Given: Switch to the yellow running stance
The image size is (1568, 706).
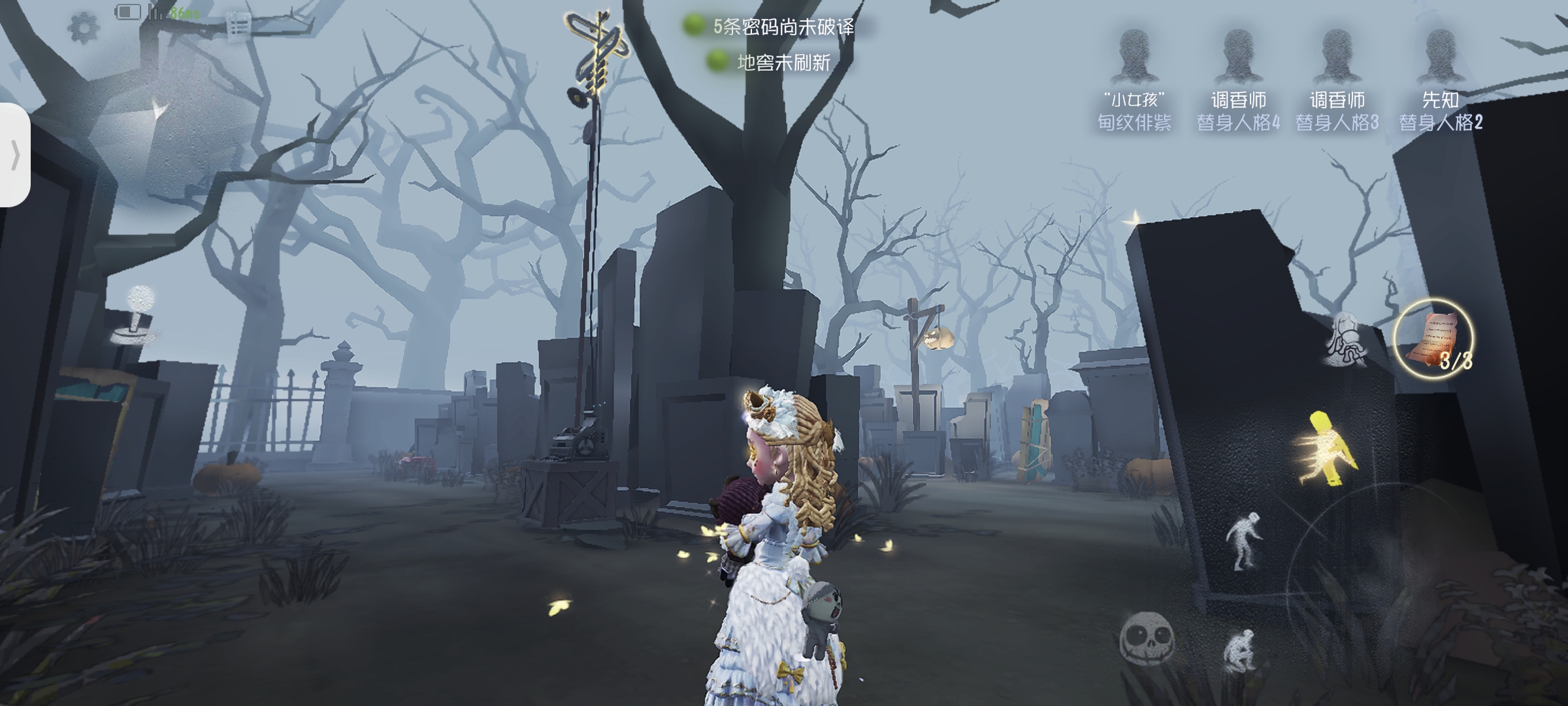Looking at the screenshot, I should click(1328, 450).
